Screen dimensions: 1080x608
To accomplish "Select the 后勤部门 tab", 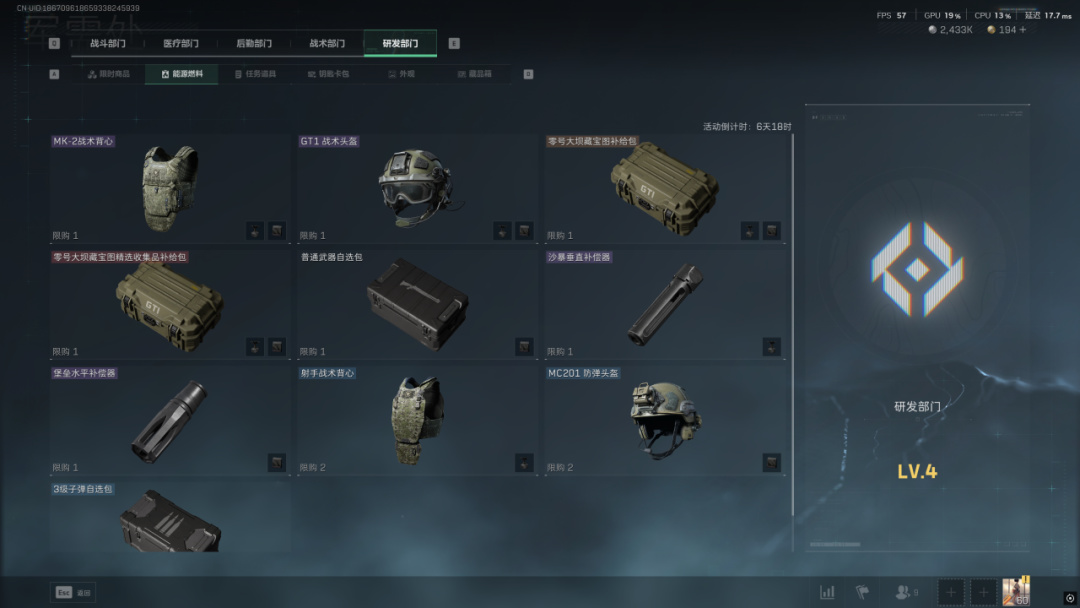I will [254, 44].
